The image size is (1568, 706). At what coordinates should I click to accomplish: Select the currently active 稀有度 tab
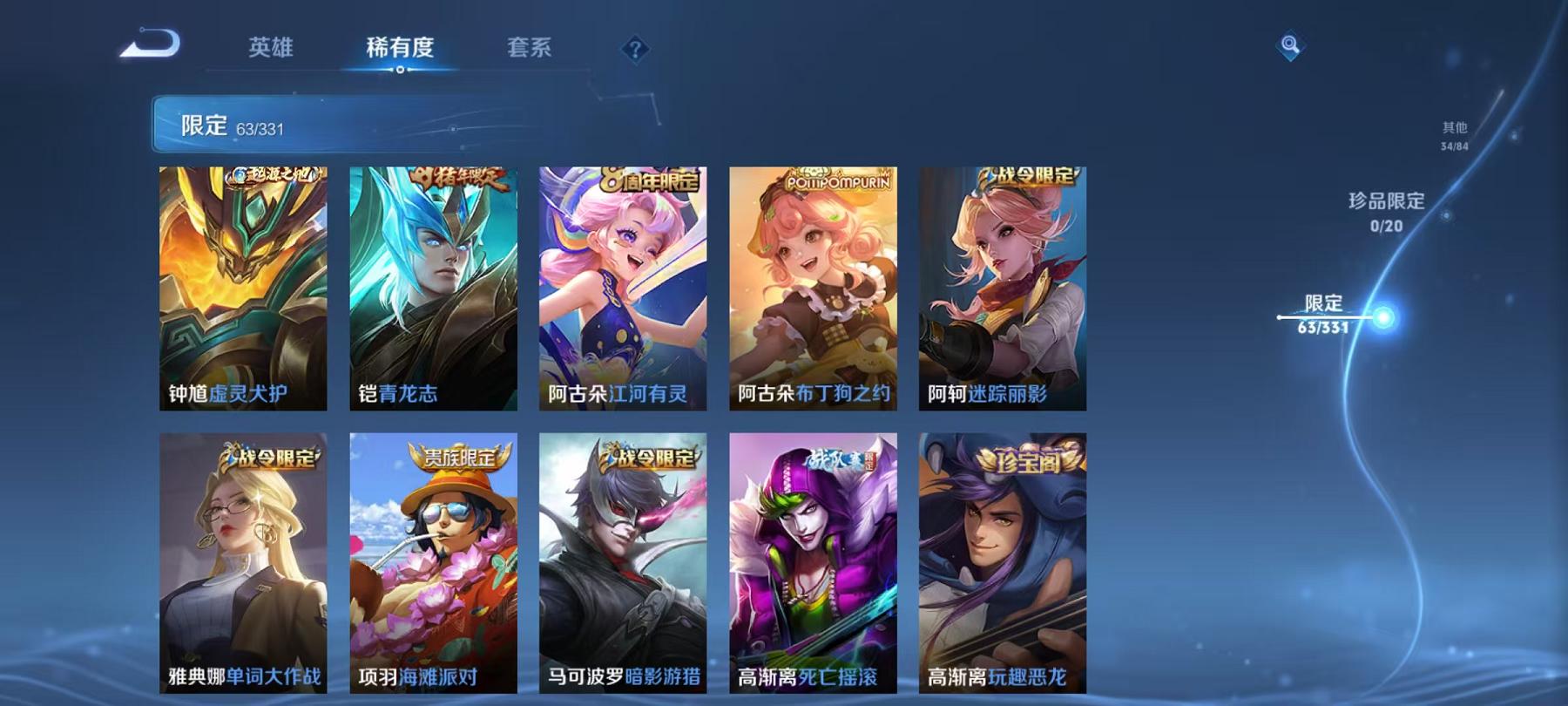tap(399, 48)
